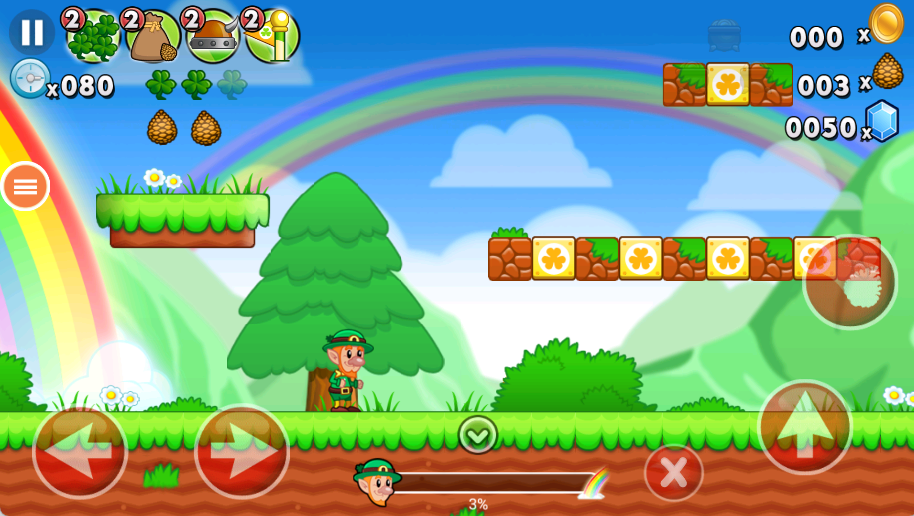Open the orange hamburger menu
Screen dimensions: 914x516
click(x=25, y=186)
